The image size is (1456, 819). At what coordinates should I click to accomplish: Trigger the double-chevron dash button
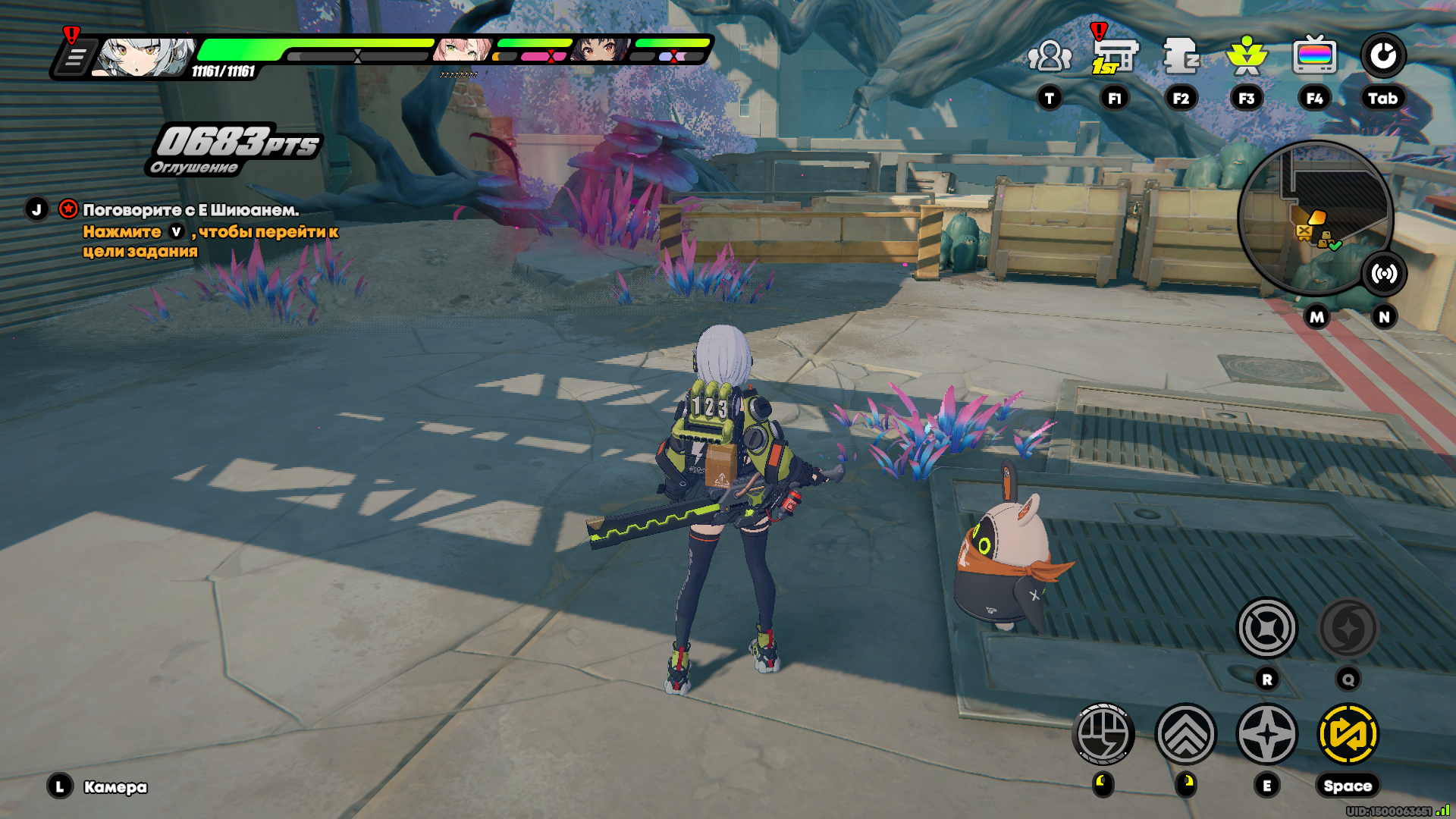click(1185, 734)
